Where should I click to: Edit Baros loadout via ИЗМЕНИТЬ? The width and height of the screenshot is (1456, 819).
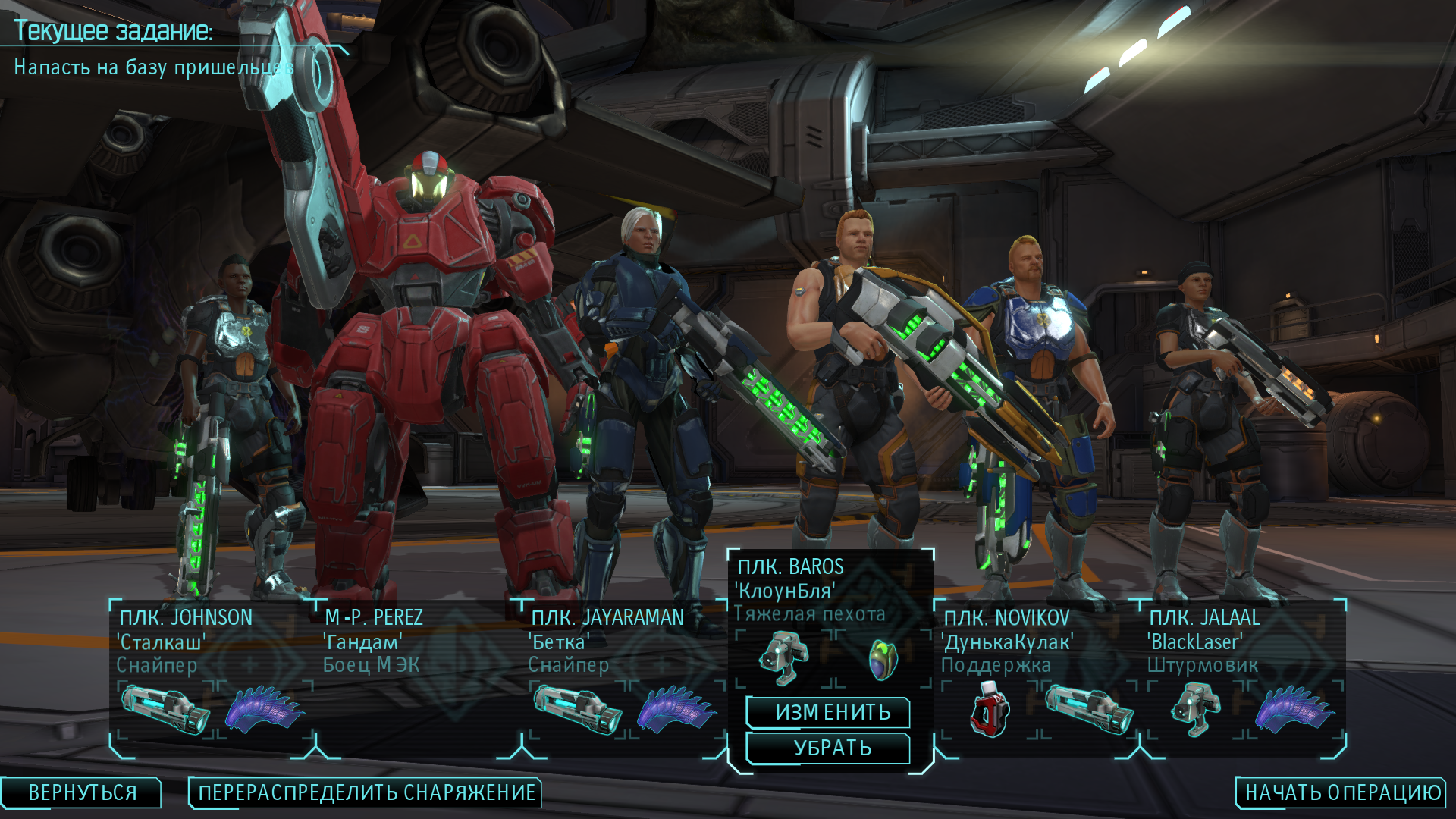click(x=832, y=713)
